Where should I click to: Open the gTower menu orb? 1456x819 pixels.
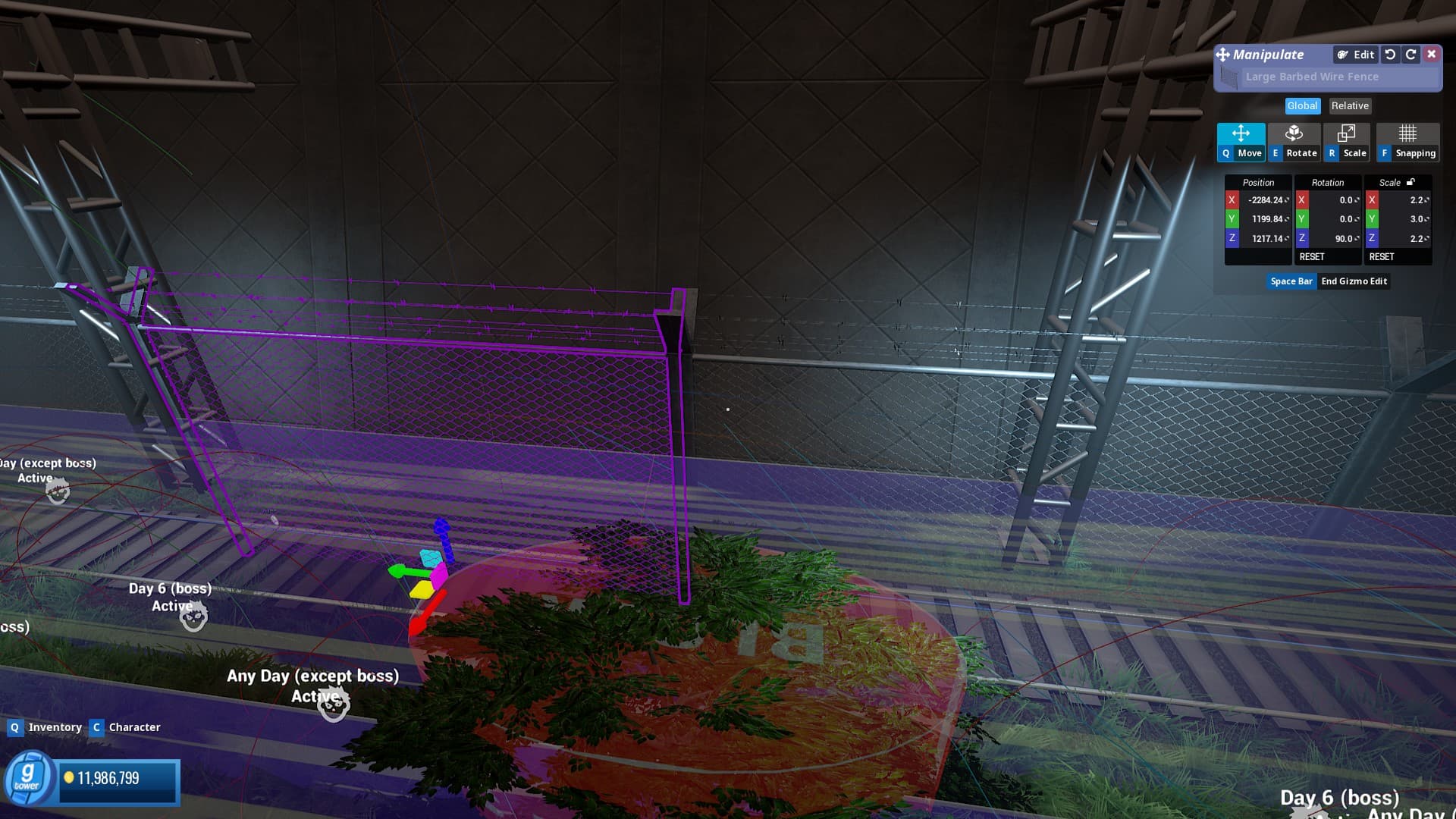tap(27, 777)
